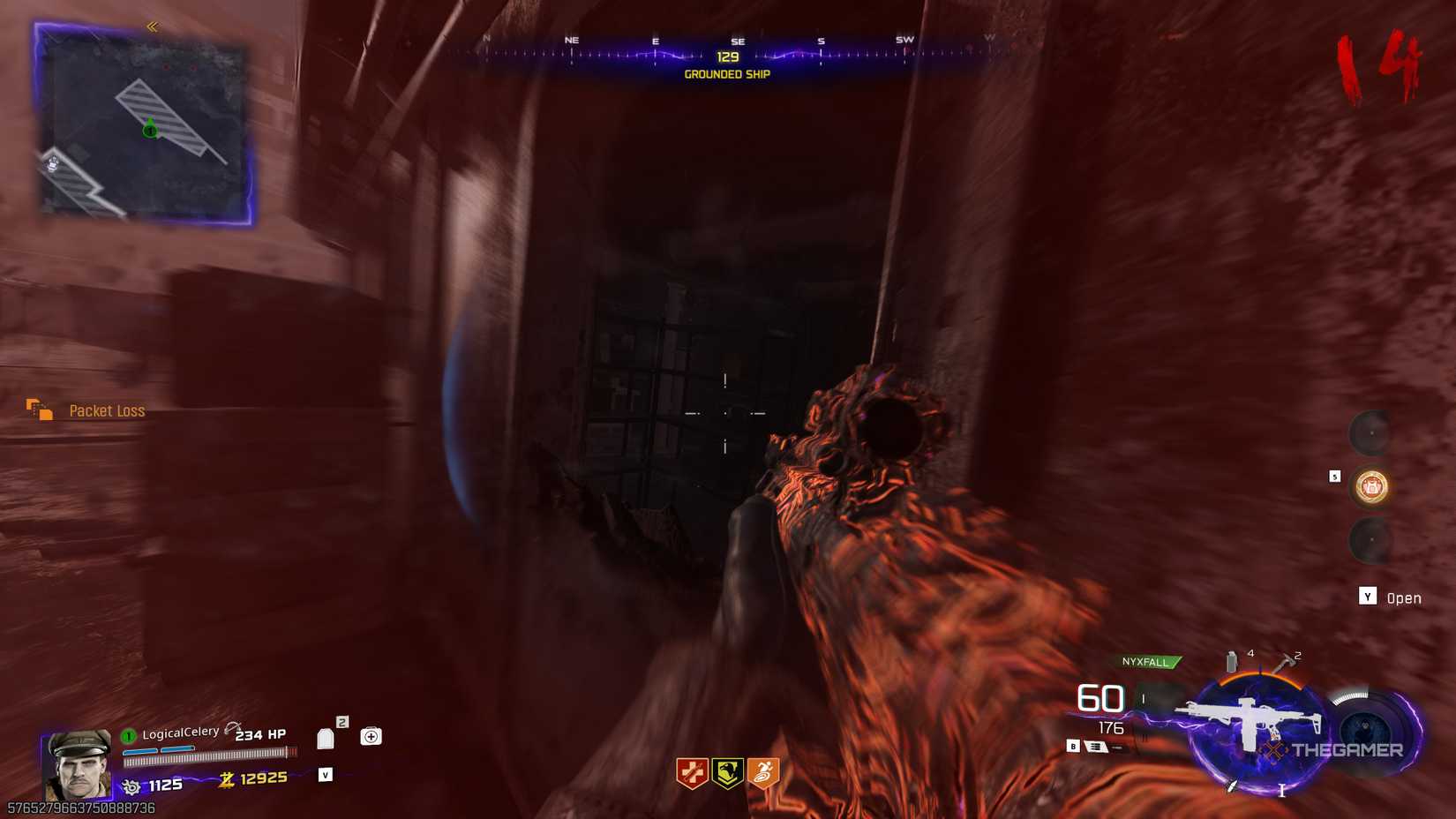This screenshot has width=1456, height=819.
Task: Collapse the minimap using the double chevron
Action: pyautogui.click(x=153, y=26)
